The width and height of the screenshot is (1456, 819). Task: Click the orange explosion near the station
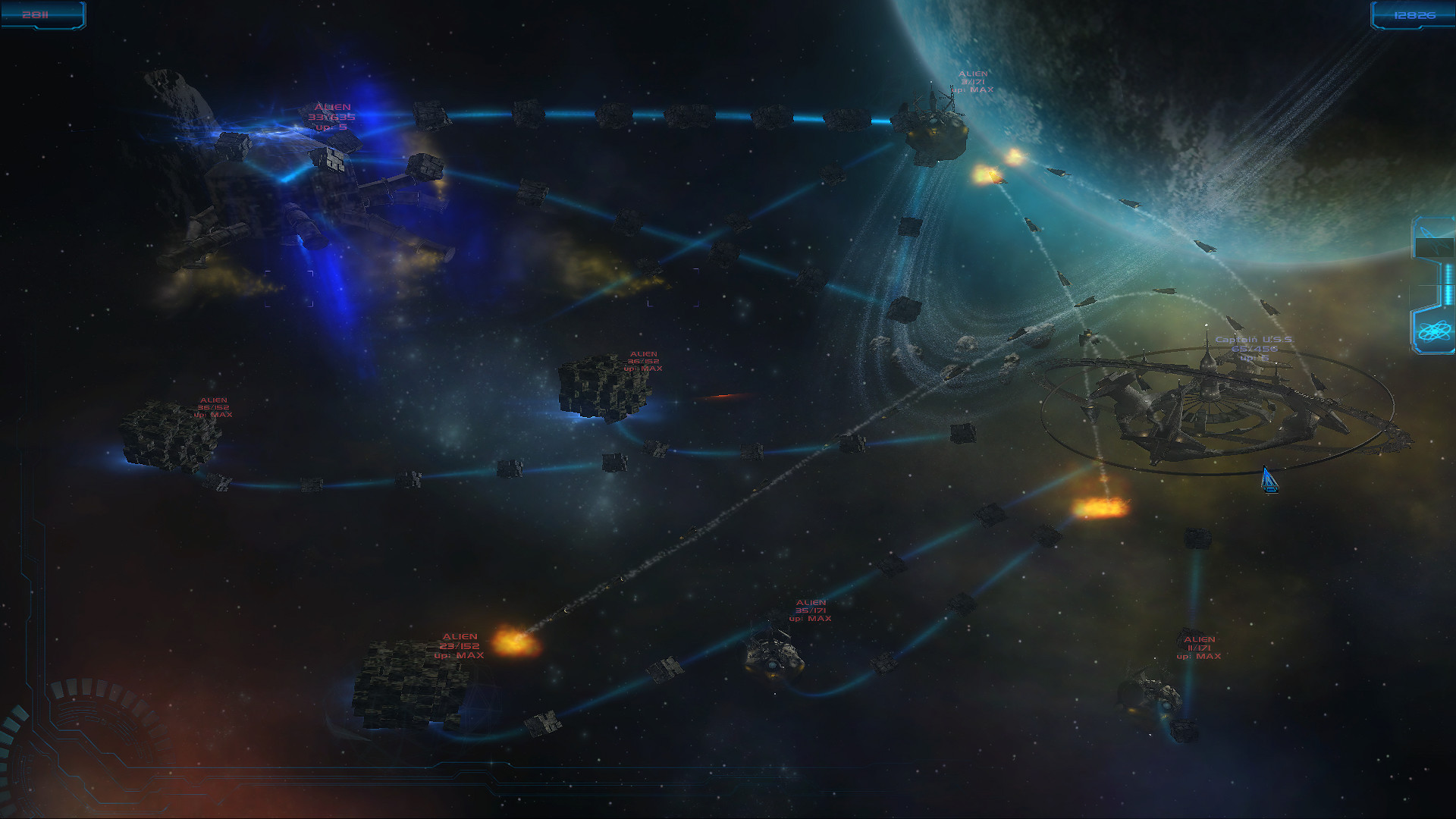1099,508
